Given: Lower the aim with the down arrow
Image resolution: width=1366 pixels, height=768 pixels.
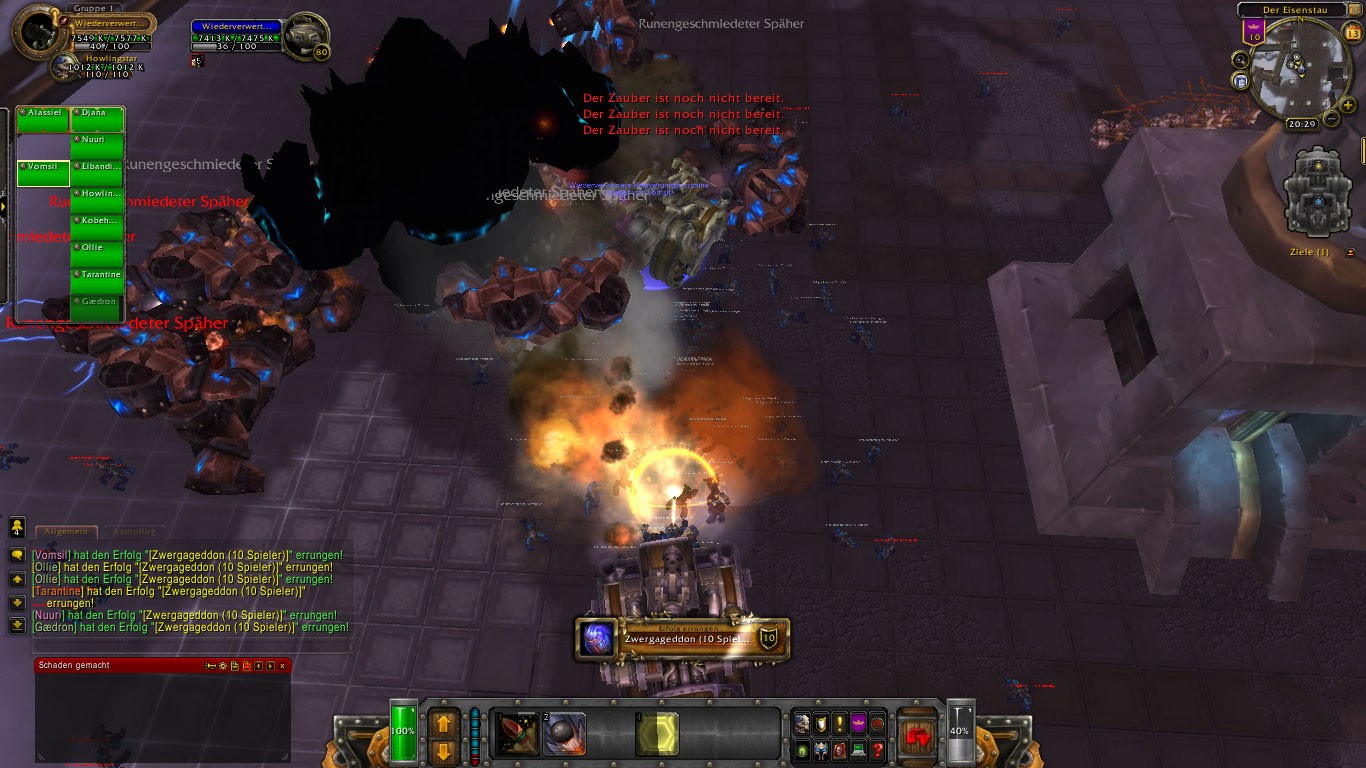Looking at the screenshot, I should (443, 752).
